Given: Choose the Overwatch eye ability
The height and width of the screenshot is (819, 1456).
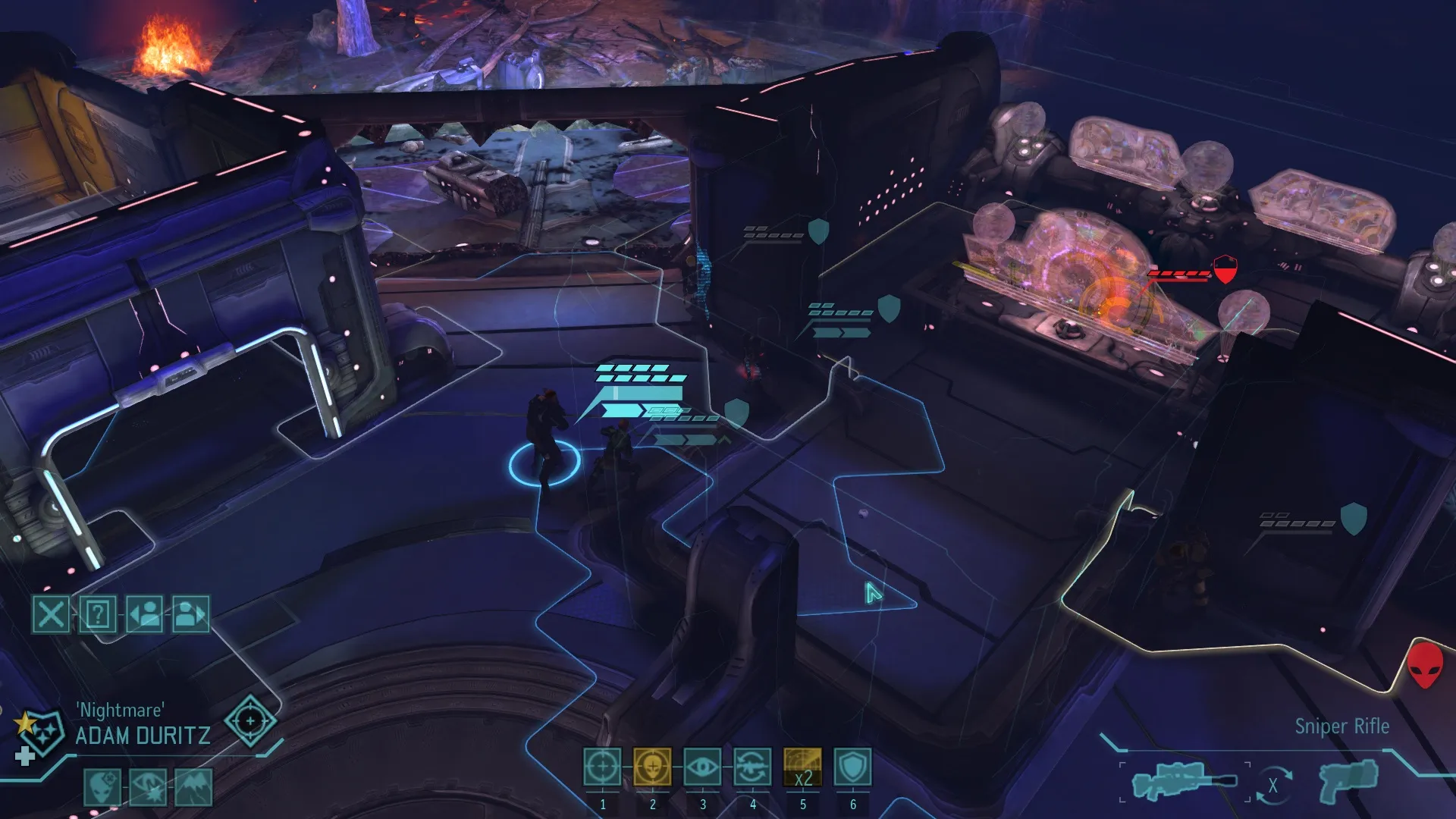Looking at the screenshot, I should point(702,767).
